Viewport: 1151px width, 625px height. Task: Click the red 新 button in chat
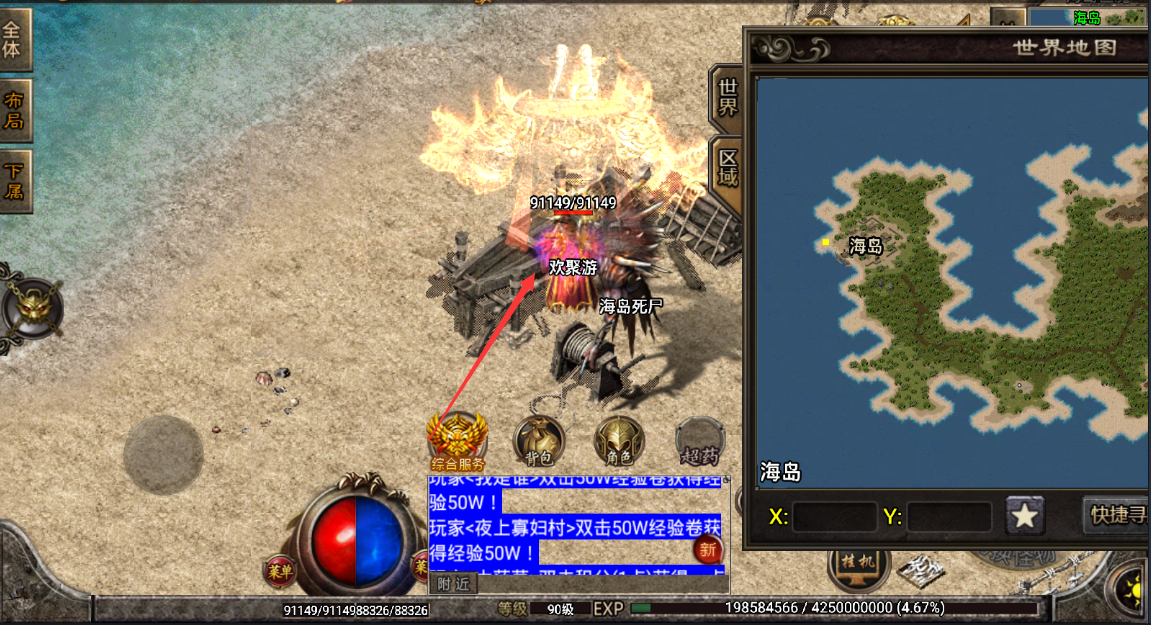[x=708, y=549]
